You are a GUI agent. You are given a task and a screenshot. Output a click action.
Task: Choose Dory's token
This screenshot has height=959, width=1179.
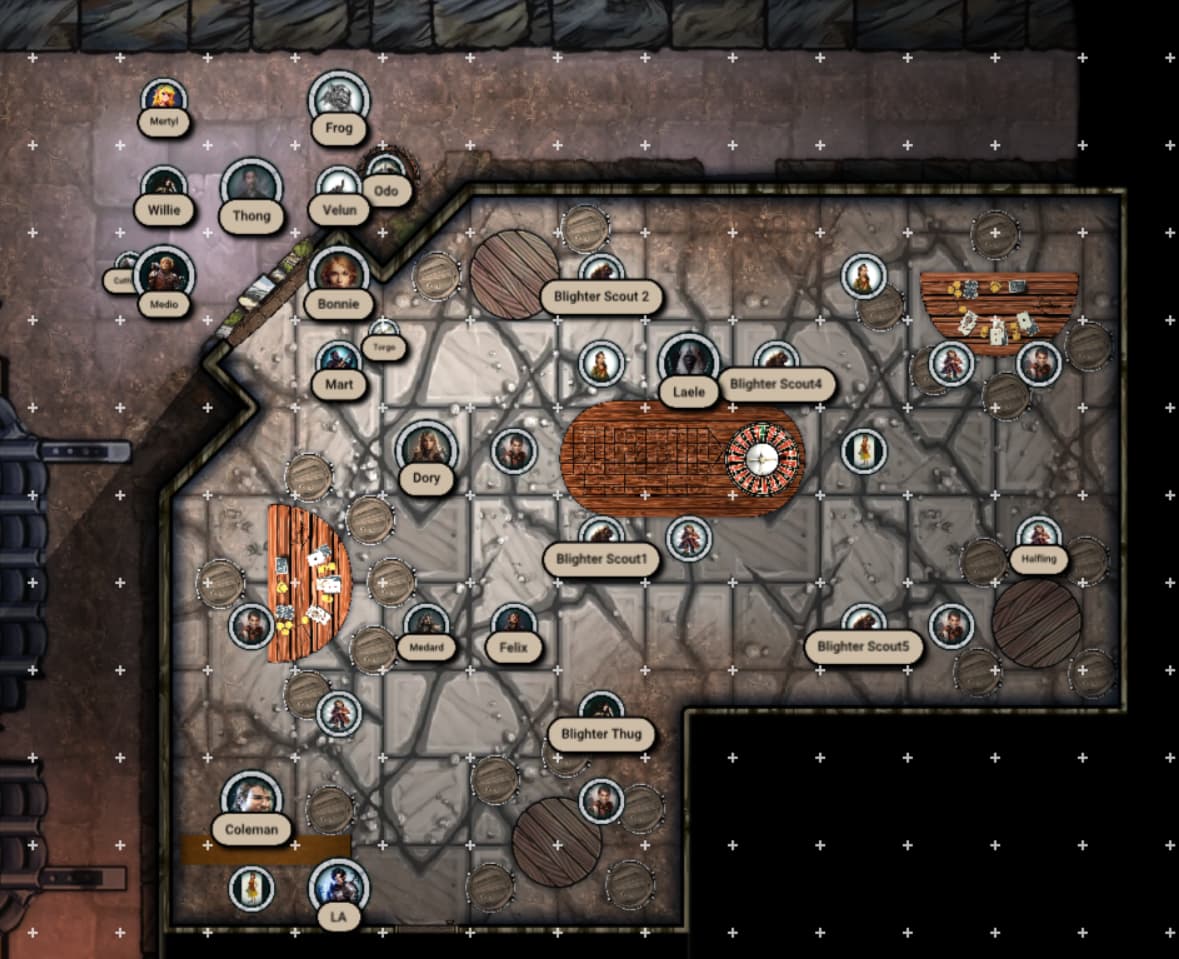pos(426,450)
